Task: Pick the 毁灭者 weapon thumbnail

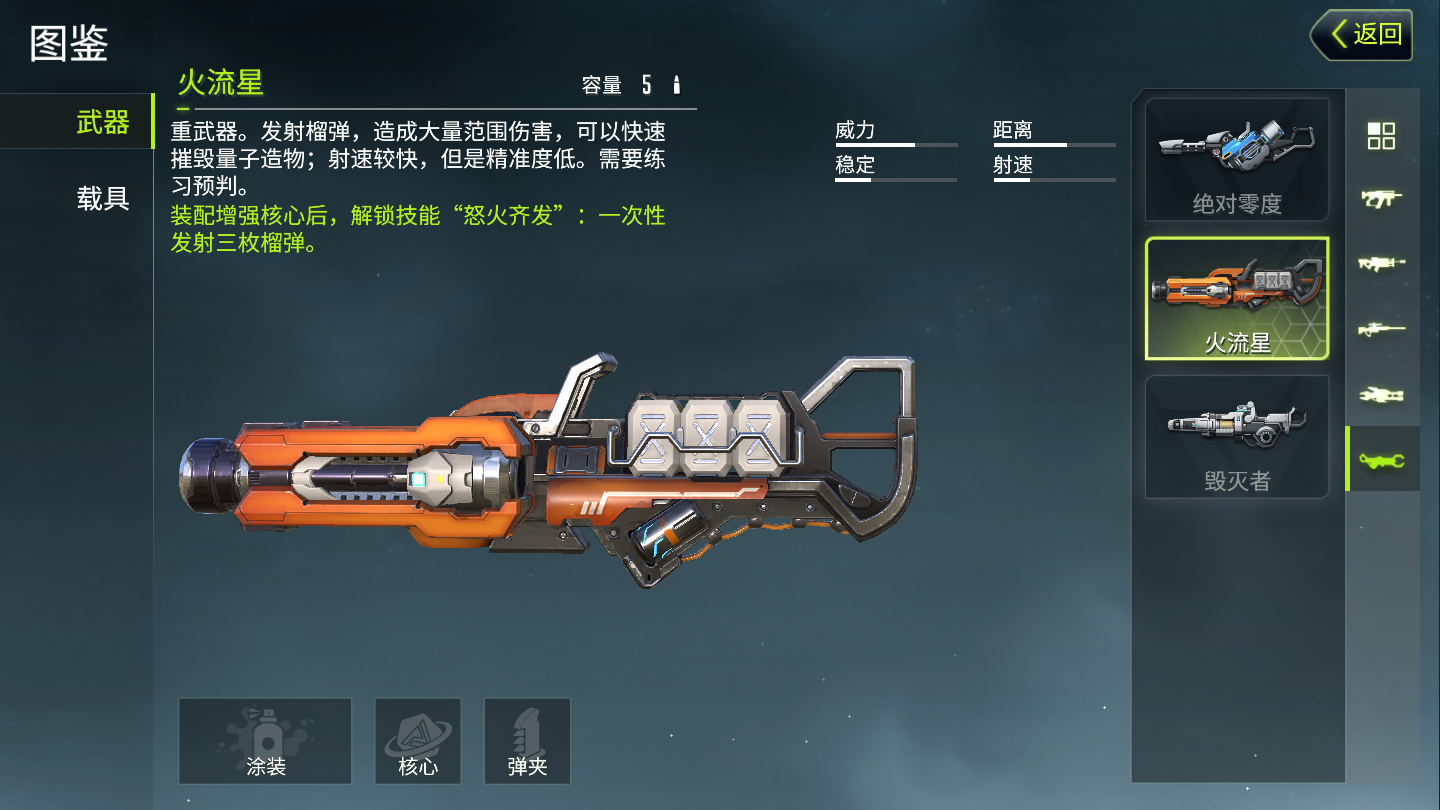Action: (x=1237, y=436)
